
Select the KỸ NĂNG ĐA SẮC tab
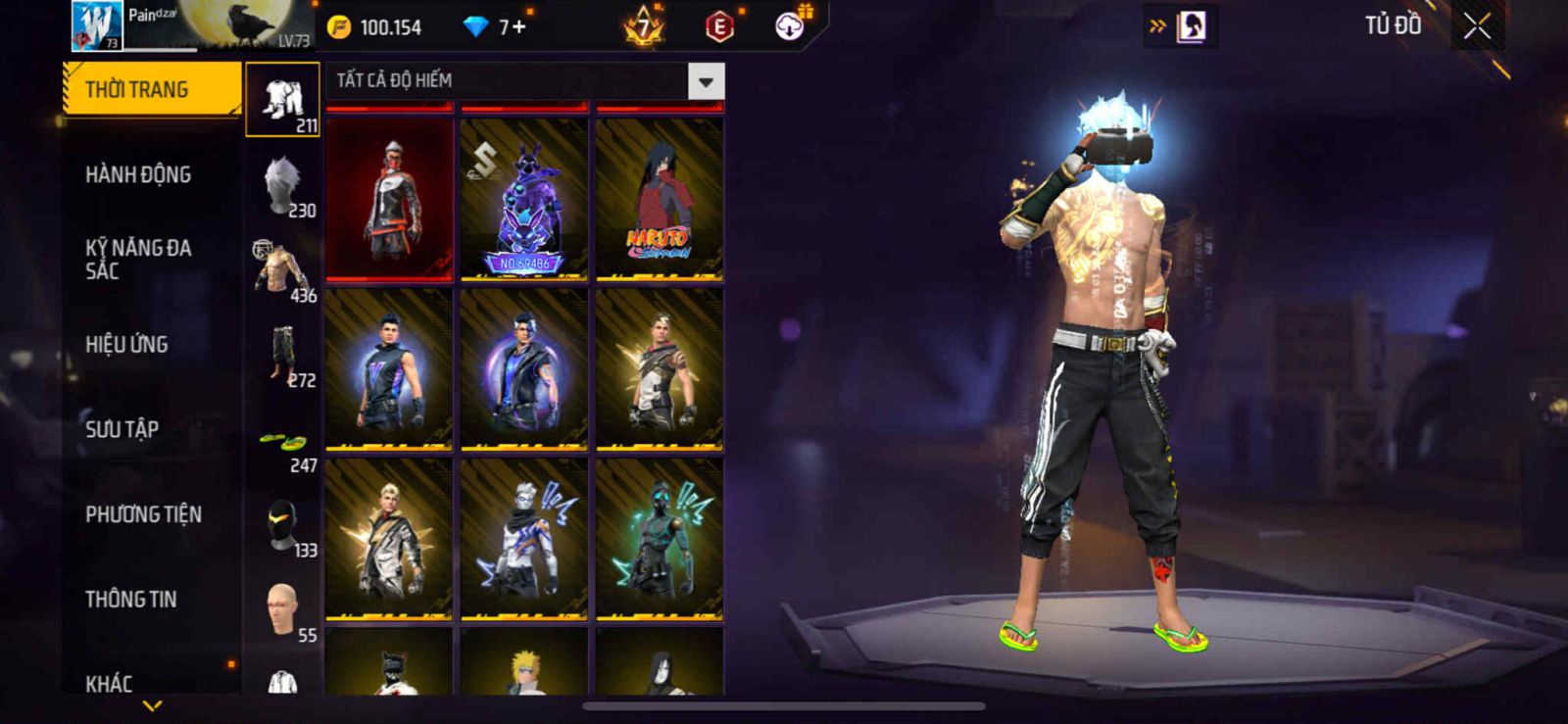138,260
